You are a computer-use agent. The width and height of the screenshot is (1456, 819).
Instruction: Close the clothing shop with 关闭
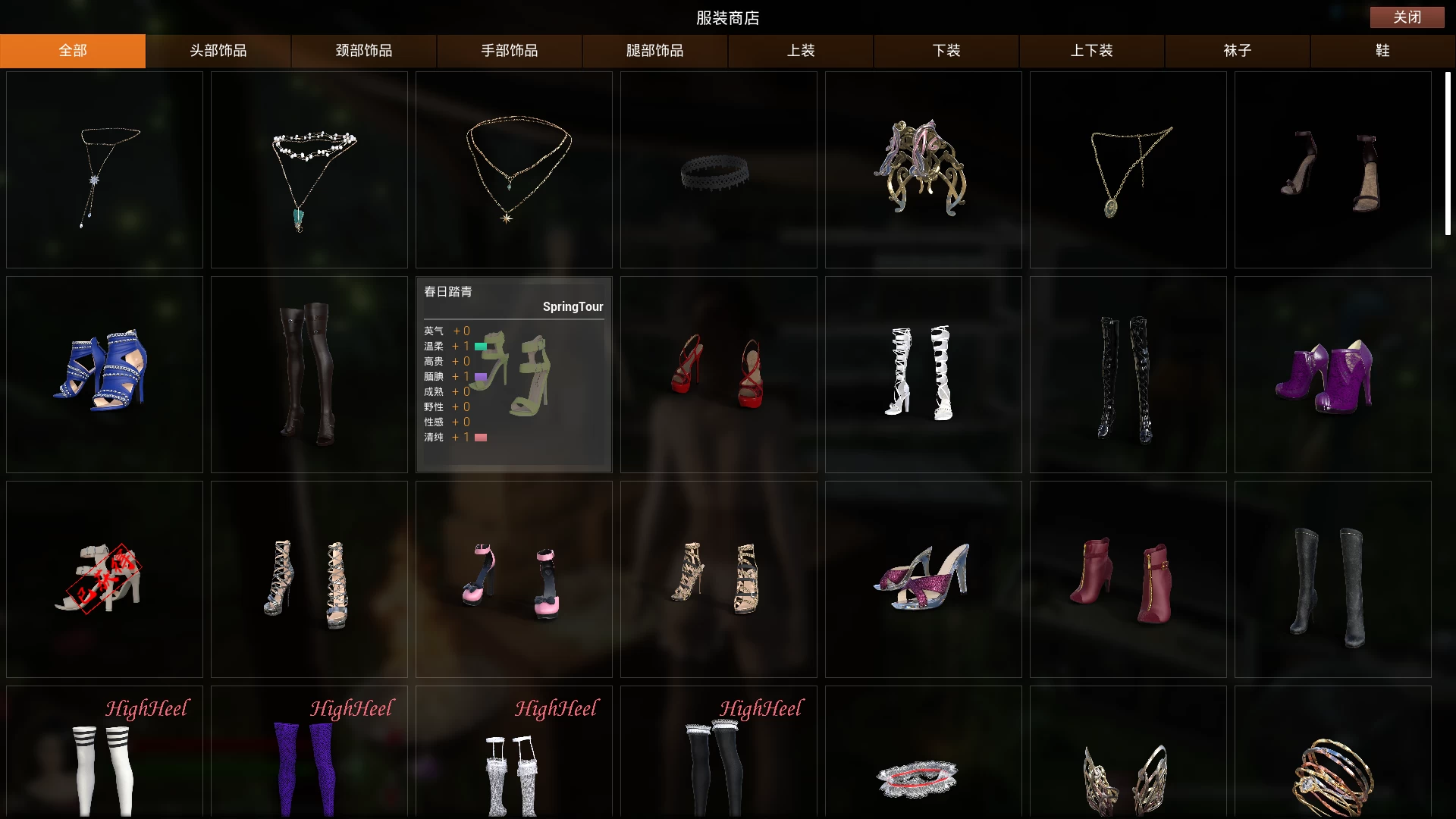[1407, 17]
